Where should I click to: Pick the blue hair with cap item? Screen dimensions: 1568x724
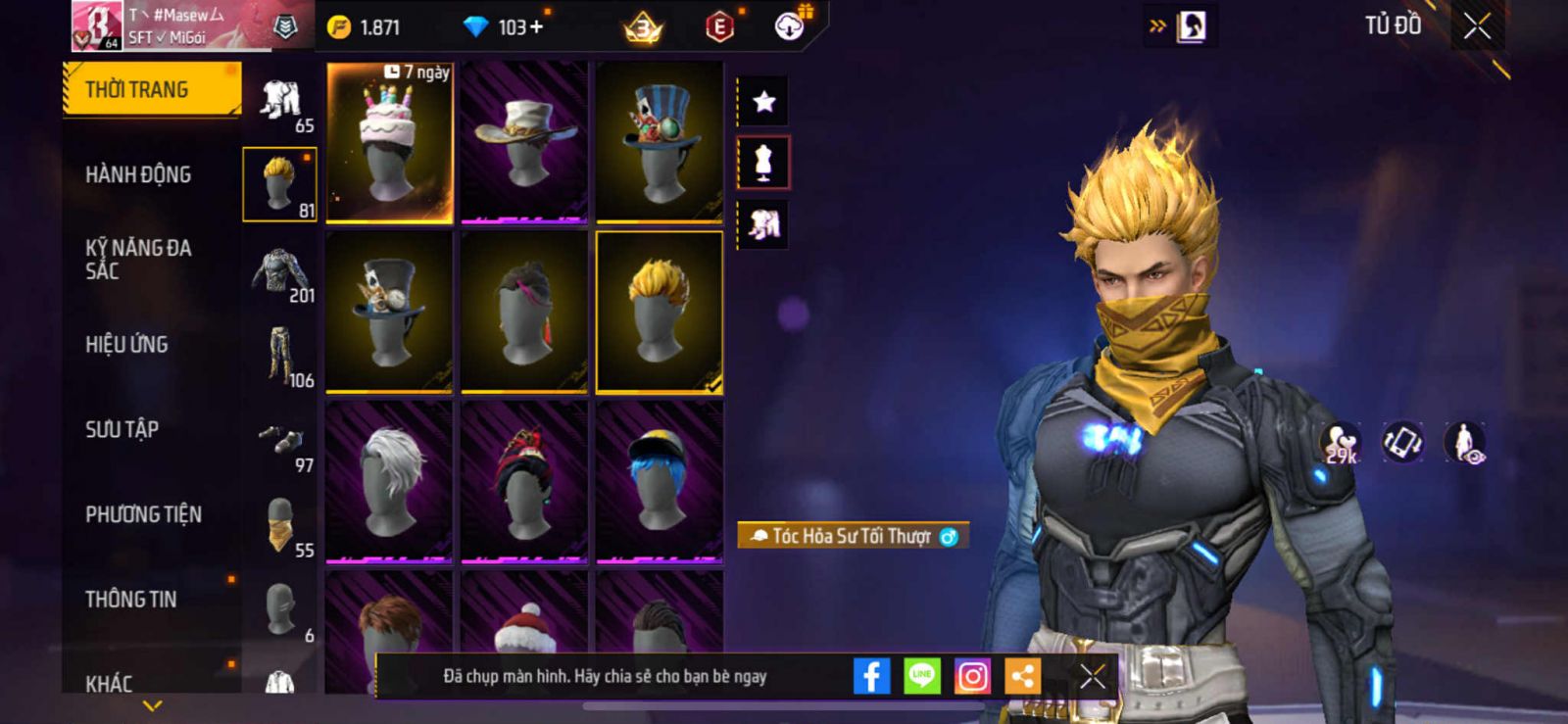pos(660,481)
